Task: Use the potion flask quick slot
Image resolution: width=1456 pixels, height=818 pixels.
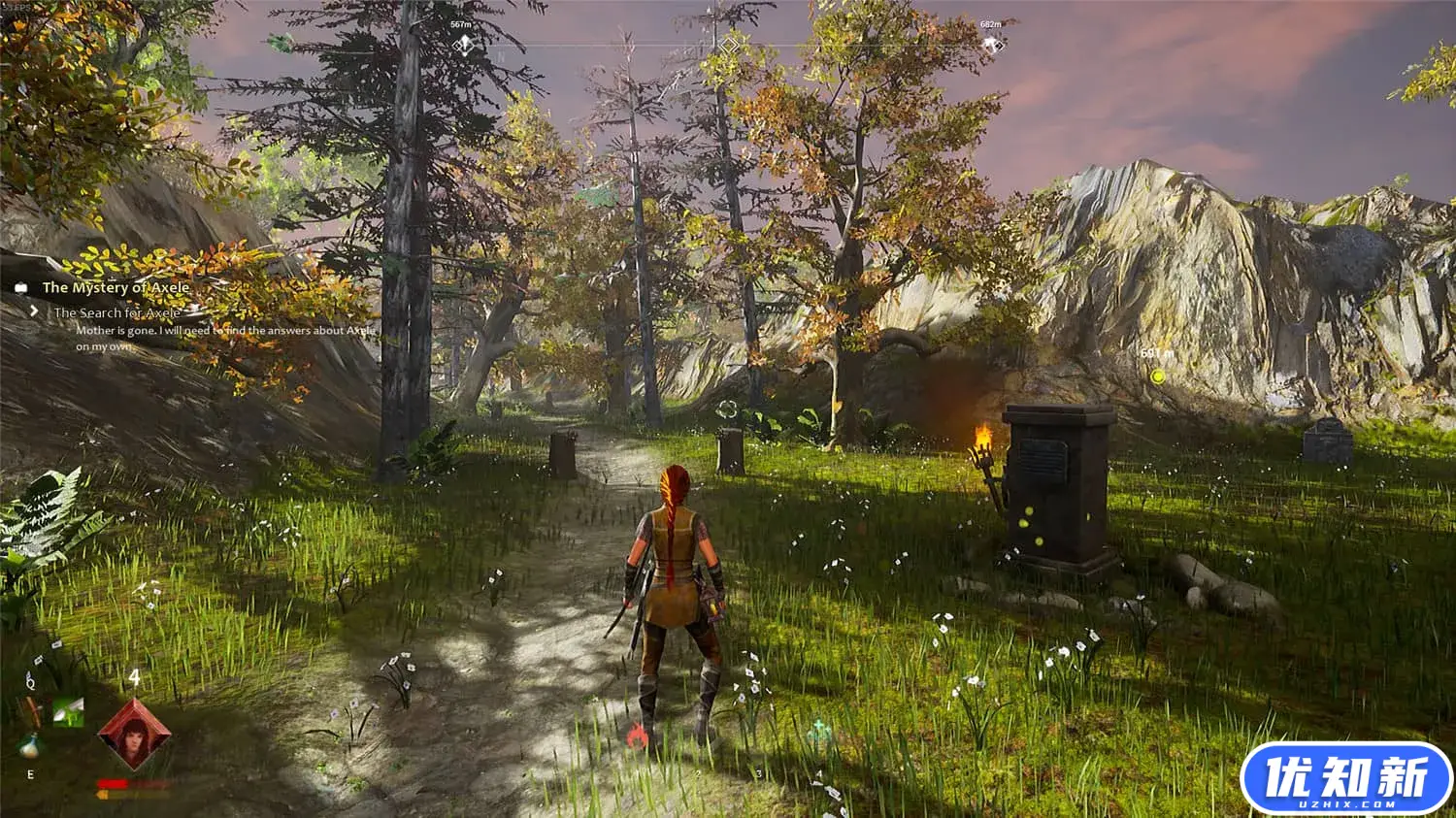Action: coord(29,747)
